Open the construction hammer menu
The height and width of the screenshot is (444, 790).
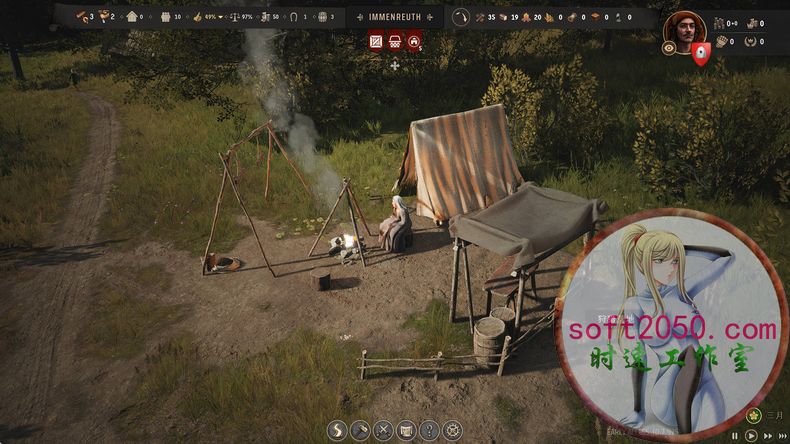(360, 431)
